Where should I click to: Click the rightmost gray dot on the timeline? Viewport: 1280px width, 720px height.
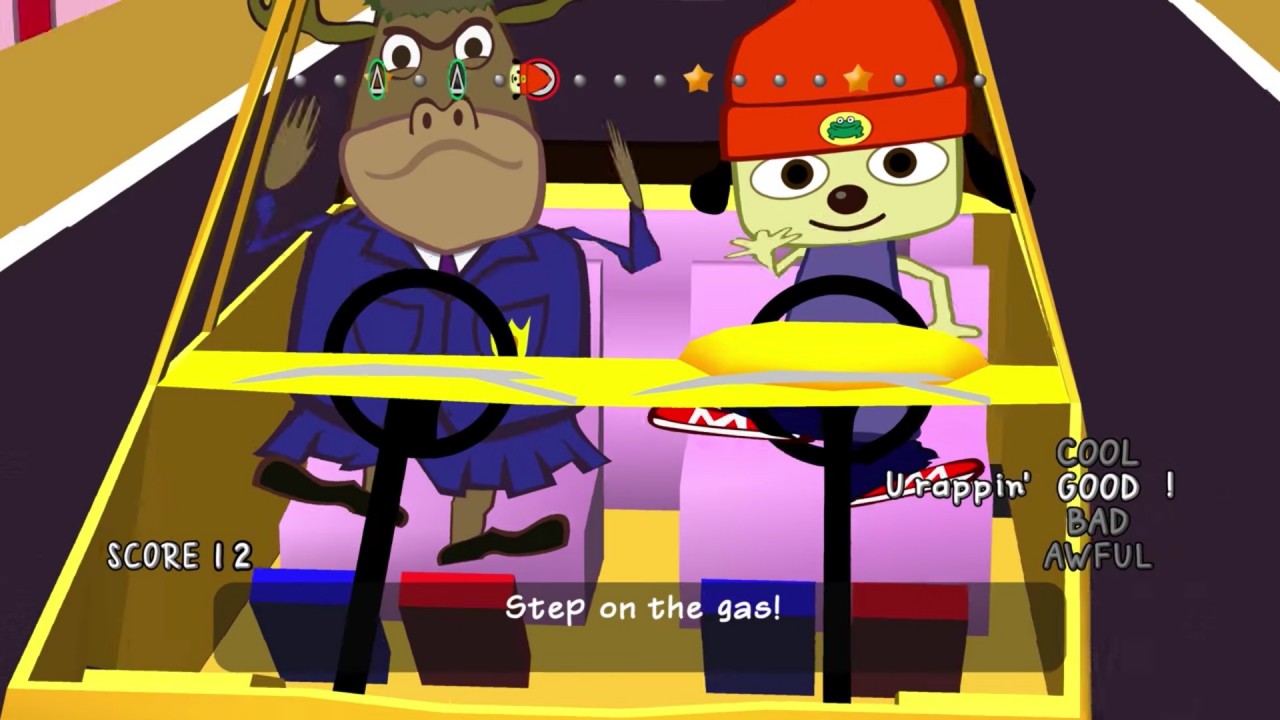pos(978,80)
